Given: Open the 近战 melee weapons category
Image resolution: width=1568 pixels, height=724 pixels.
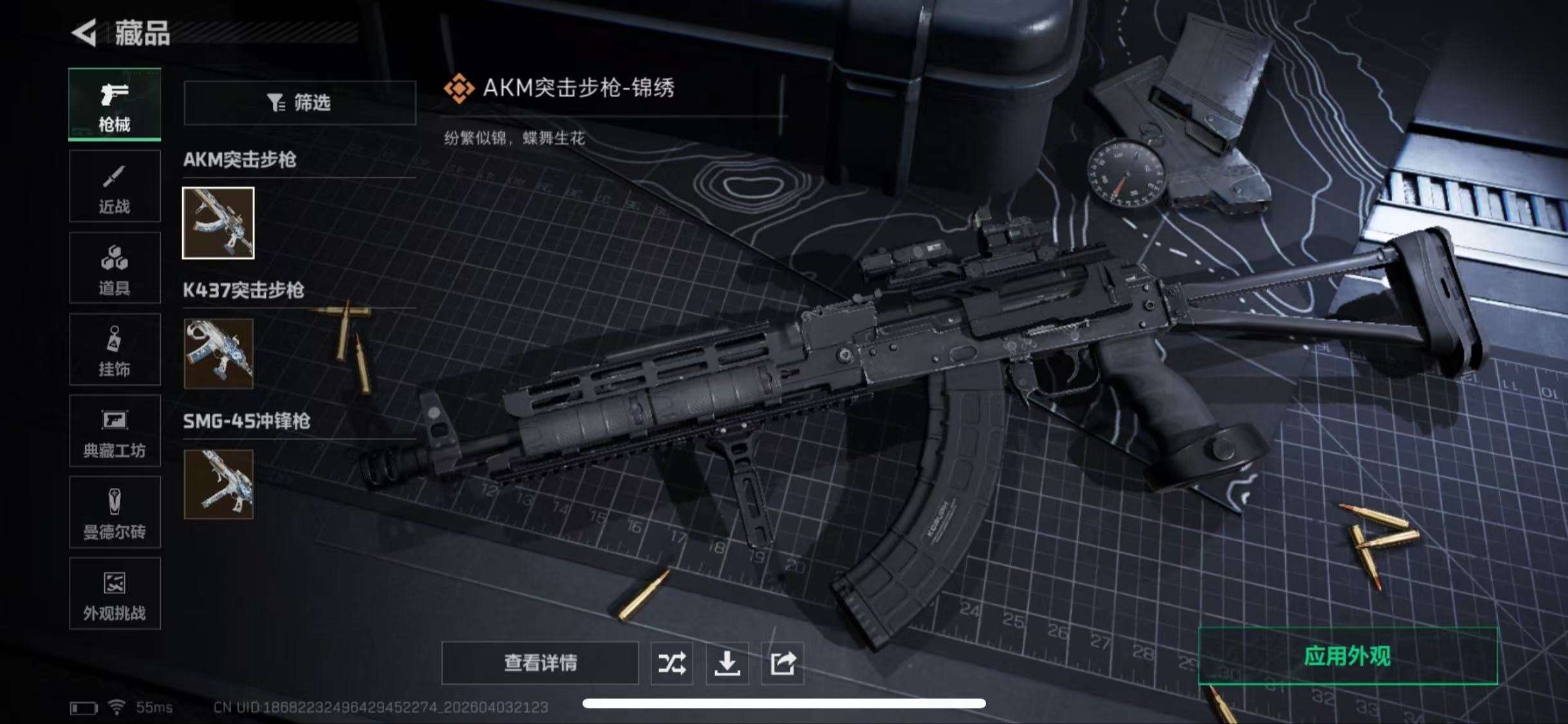Looking at the screenshot, I should pos(115,187).
